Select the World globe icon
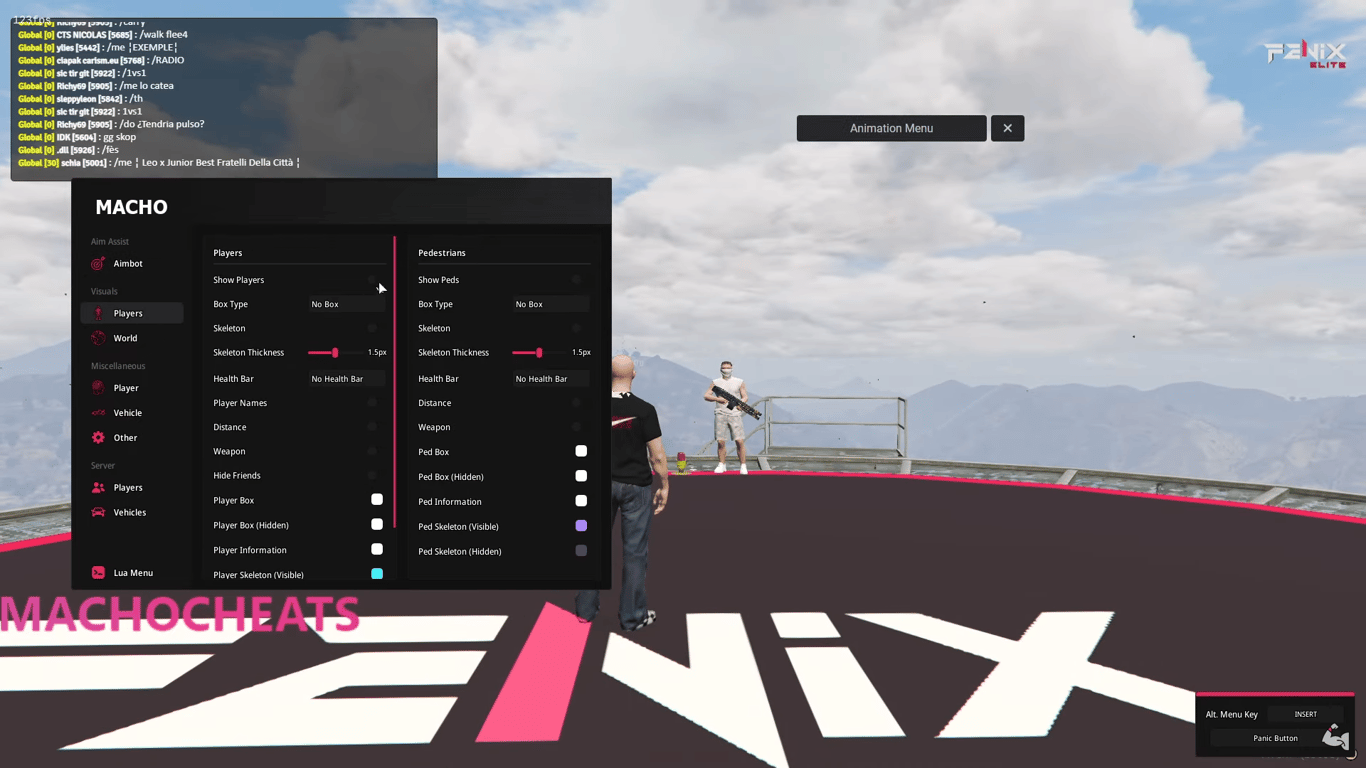The height and width of the screenshot is (768, 1366). pos(97,338)
